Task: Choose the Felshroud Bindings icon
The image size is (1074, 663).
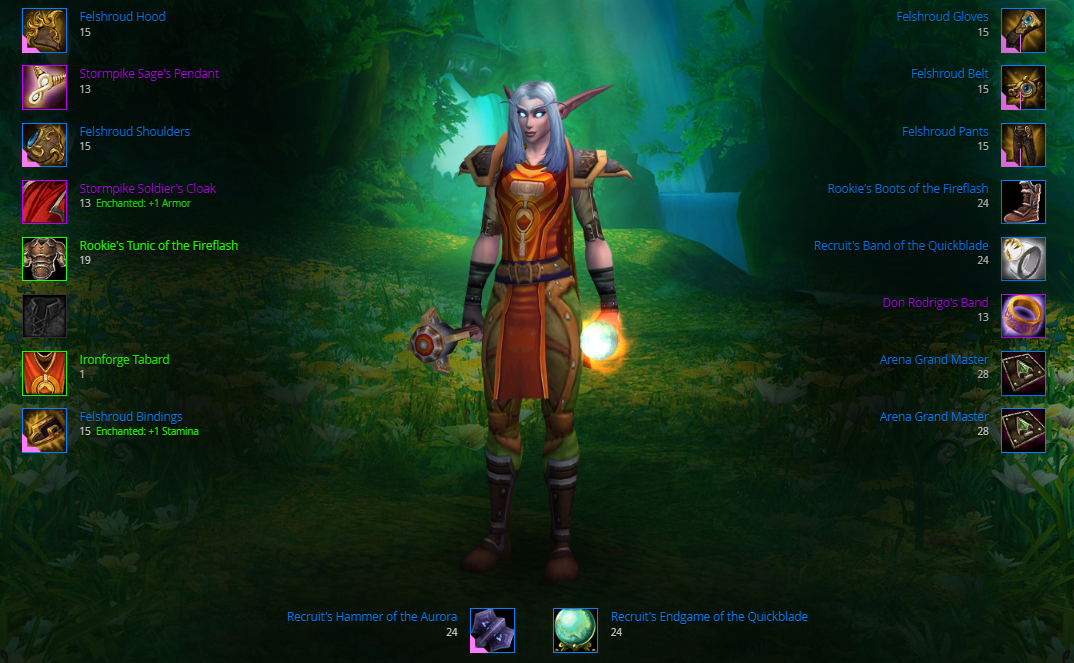Action: tap(44, 430)
